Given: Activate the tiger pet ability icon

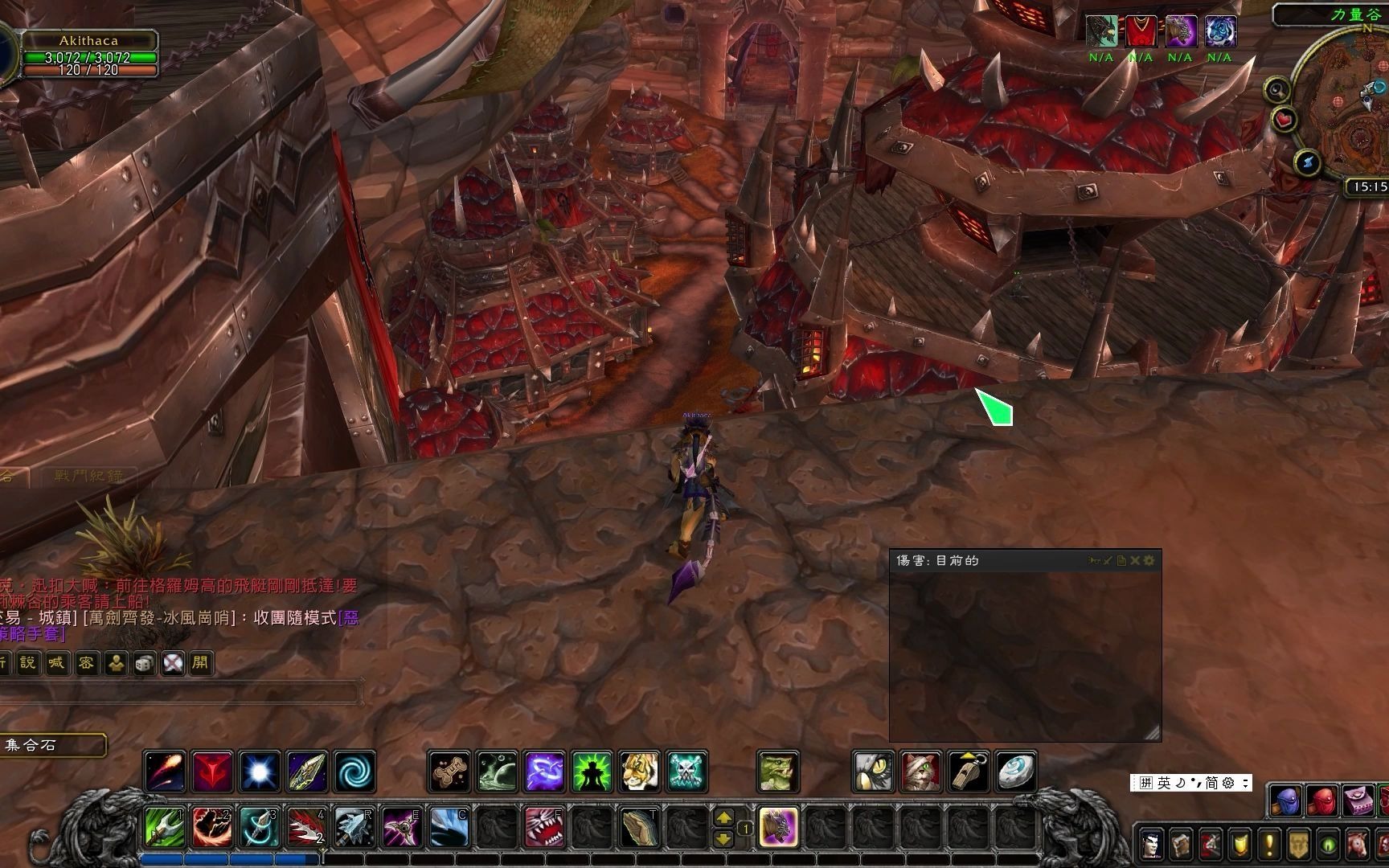Looking at the screenshot, I should pos(640,772).
